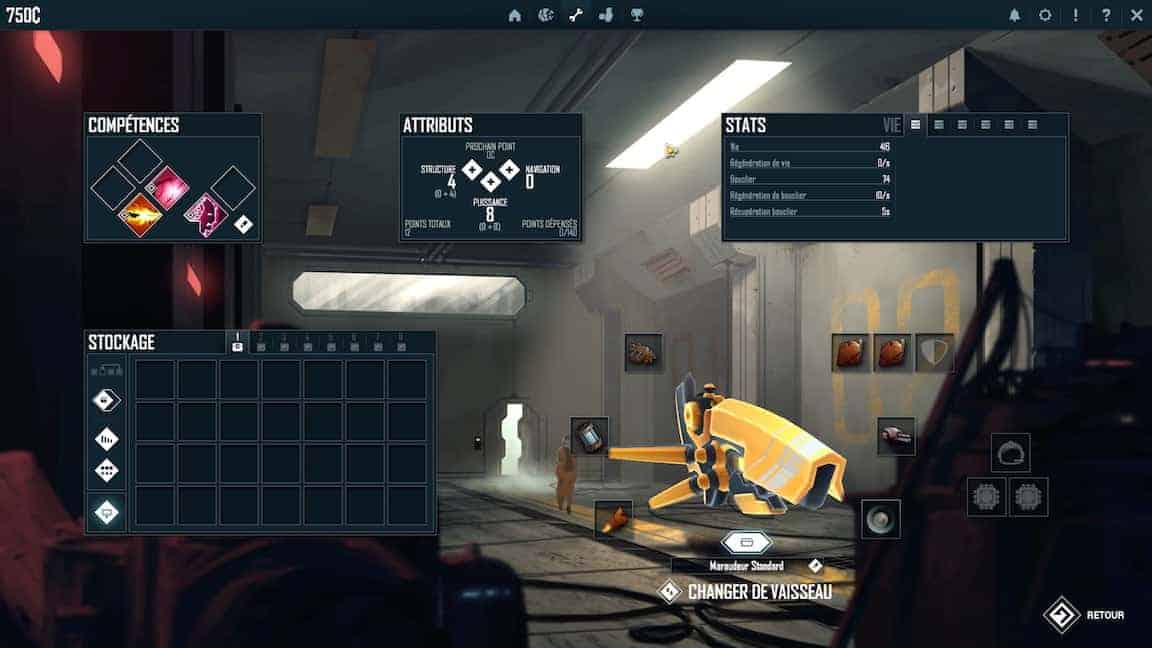
Task: Select the round grey disc module slot
Action: 881,519
